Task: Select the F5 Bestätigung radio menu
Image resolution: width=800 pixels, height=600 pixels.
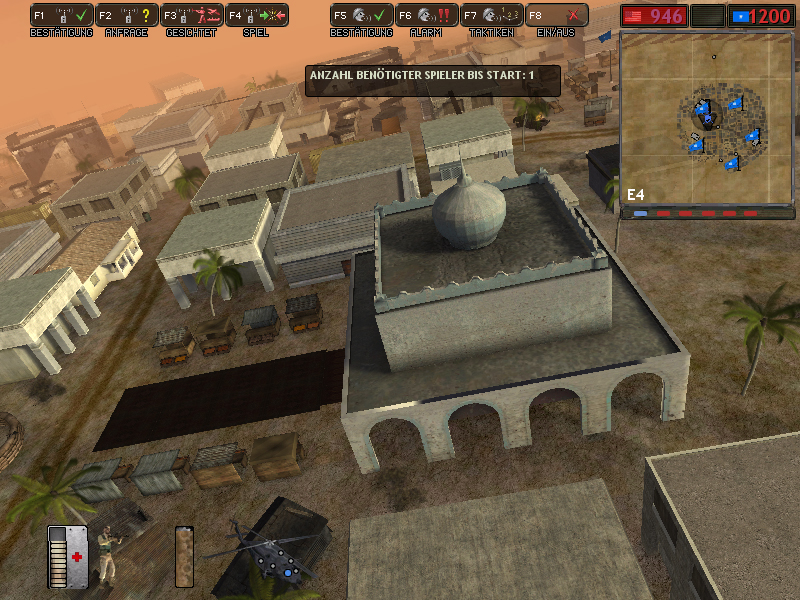Action: [362, 16]
